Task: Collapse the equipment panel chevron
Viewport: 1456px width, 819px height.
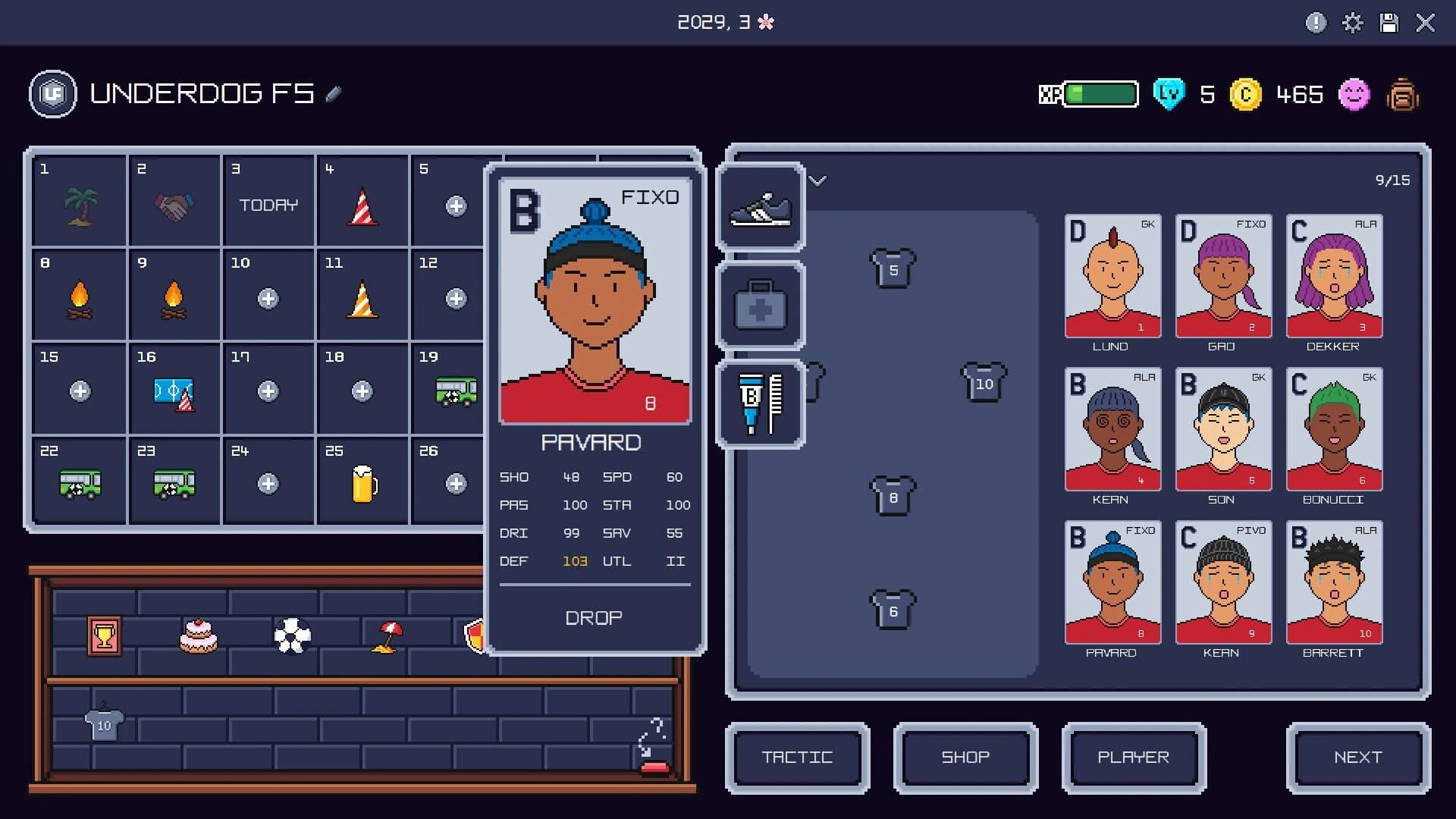Action: [x=817, y=181]
